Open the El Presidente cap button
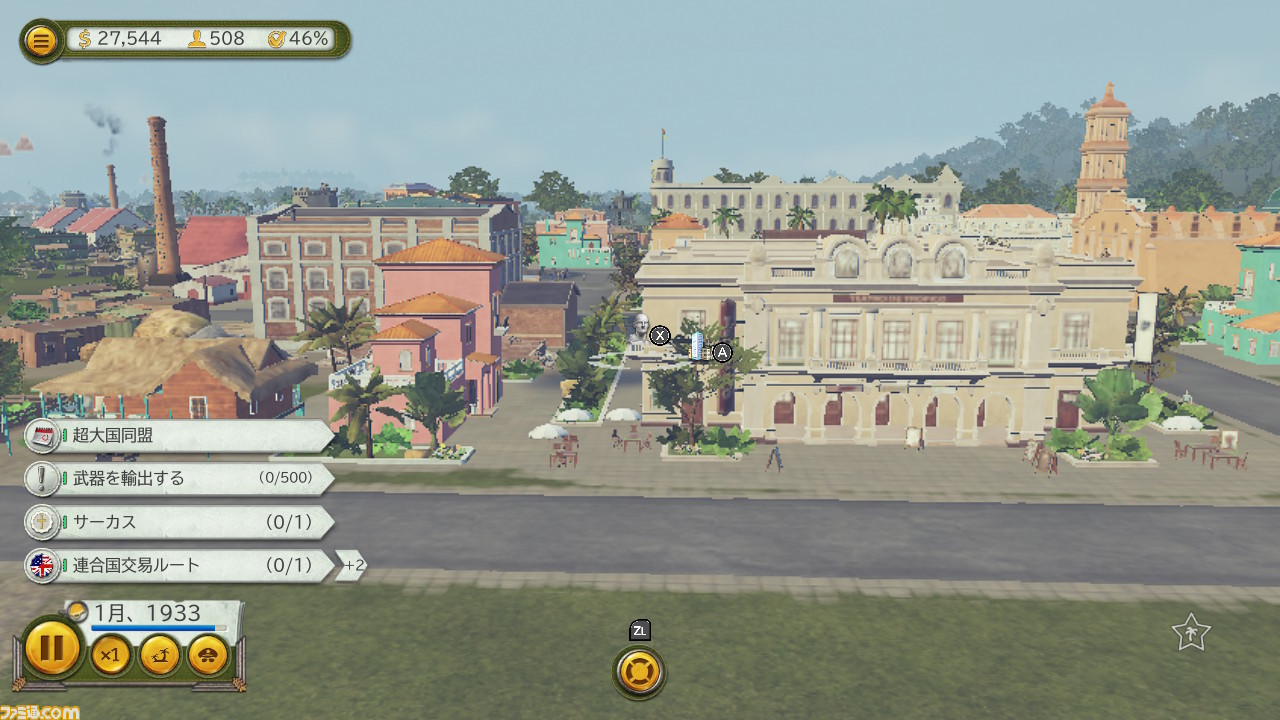The image size is (1280, 720). [208, 656]
